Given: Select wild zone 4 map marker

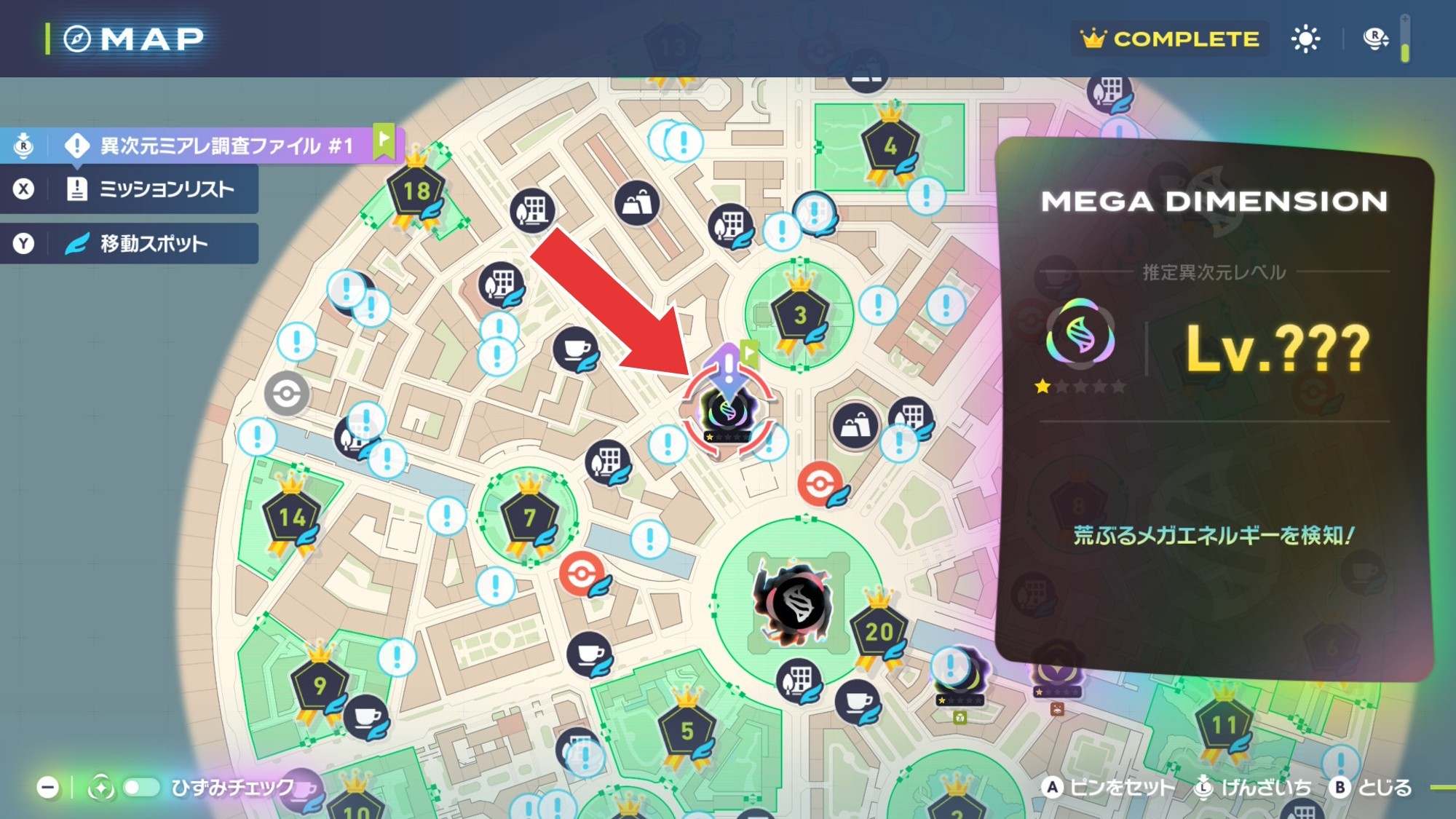Looking at the screenshot, I should coord(890,148).
